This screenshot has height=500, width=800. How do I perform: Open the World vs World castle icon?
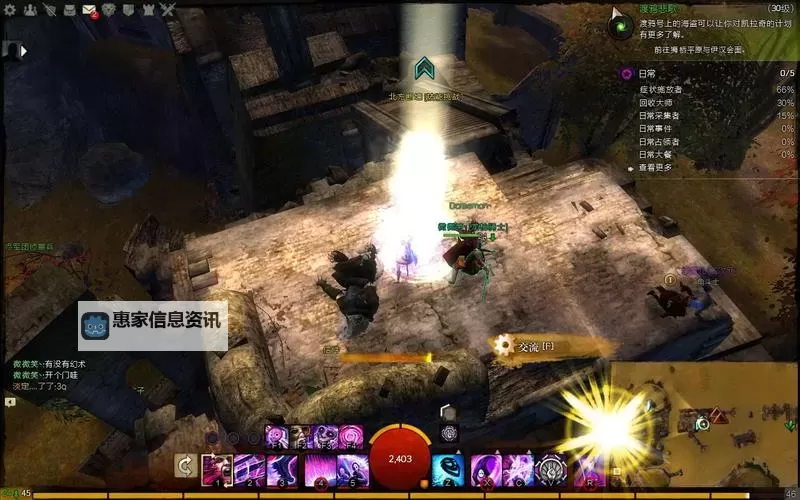coord(148,10)
